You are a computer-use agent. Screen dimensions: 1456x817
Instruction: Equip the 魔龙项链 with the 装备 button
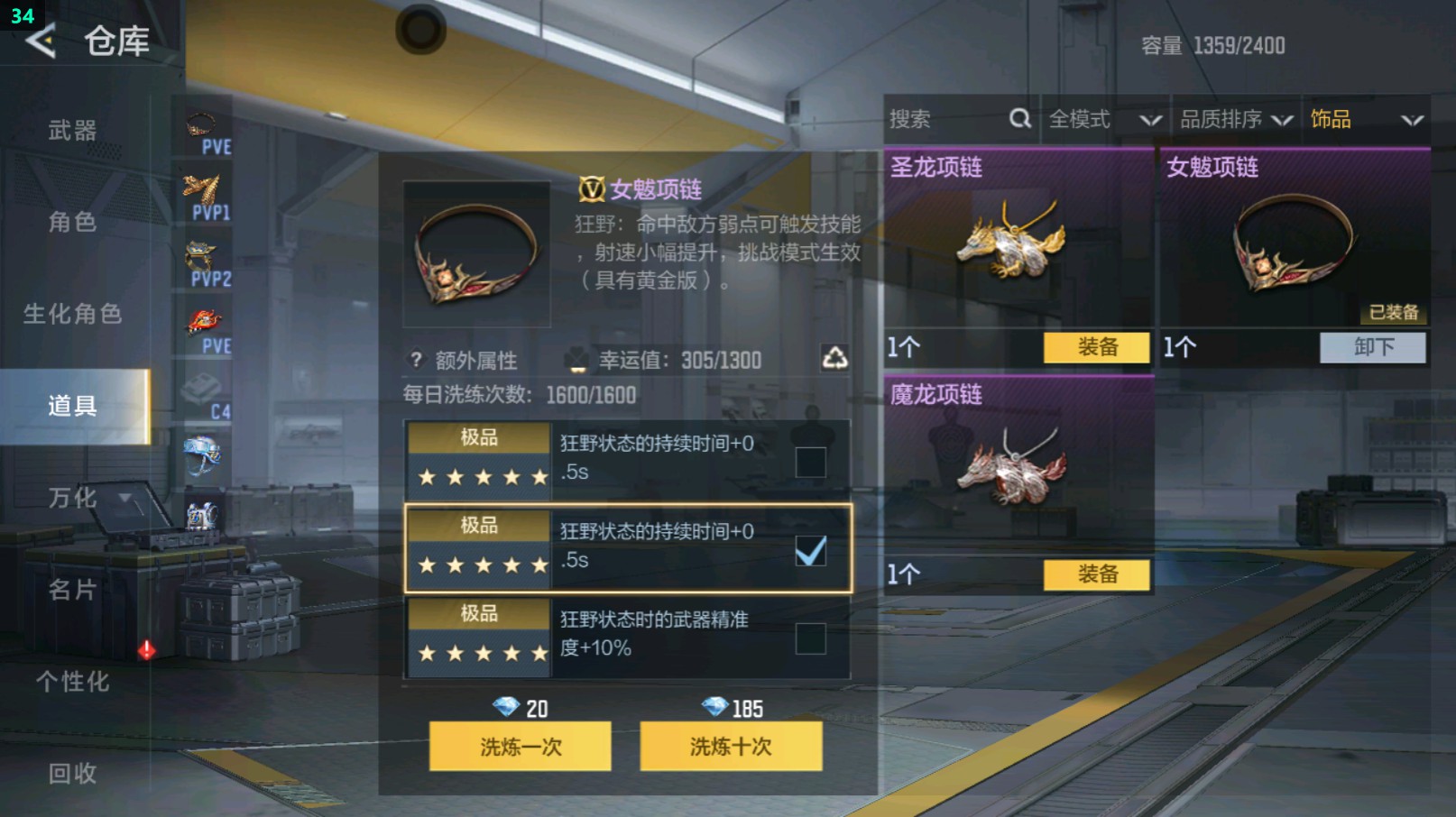pyautogui.click(x=1095, y=574)
